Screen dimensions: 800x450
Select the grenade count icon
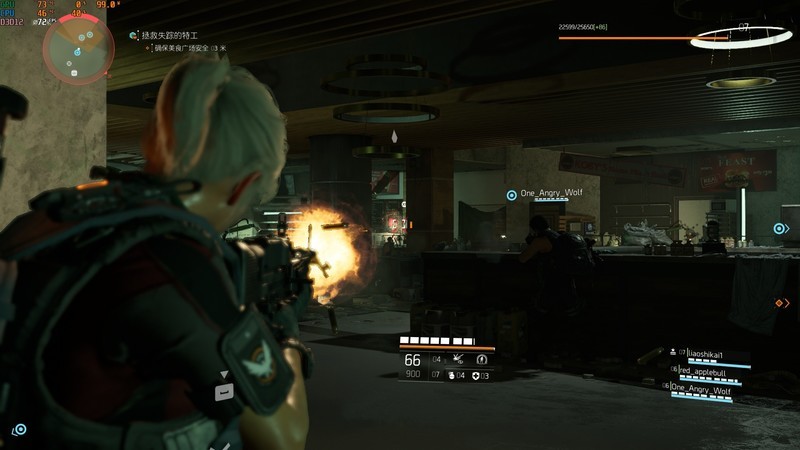(451, 376)
